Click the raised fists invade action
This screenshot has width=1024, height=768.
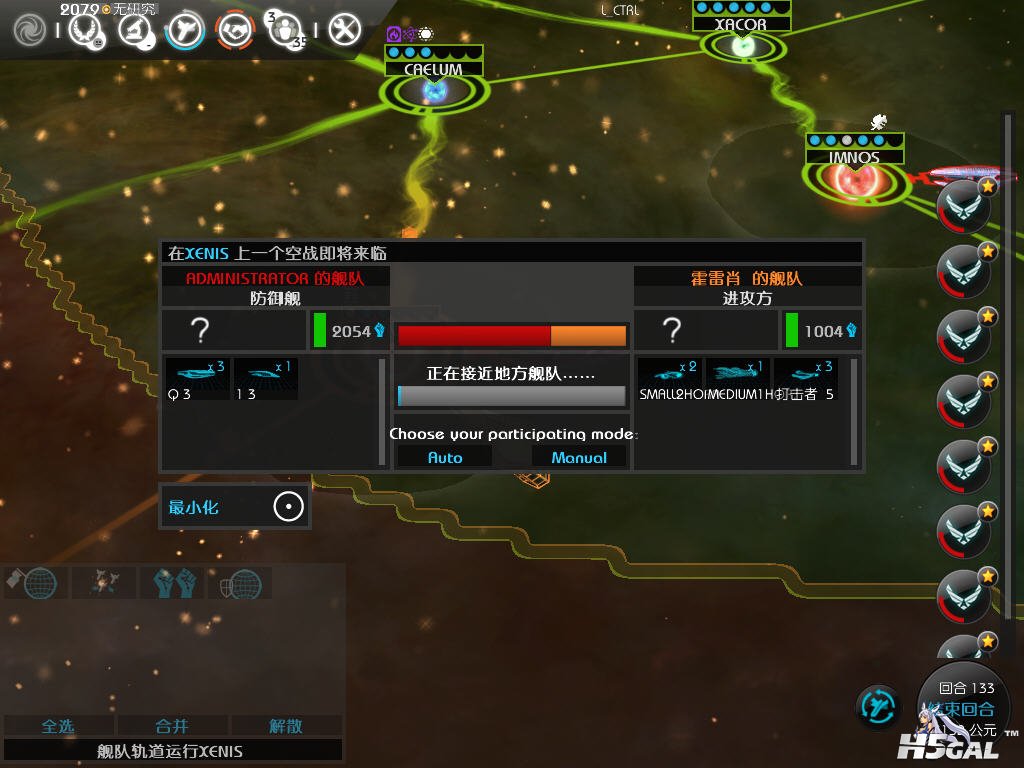tap(175, 582)
